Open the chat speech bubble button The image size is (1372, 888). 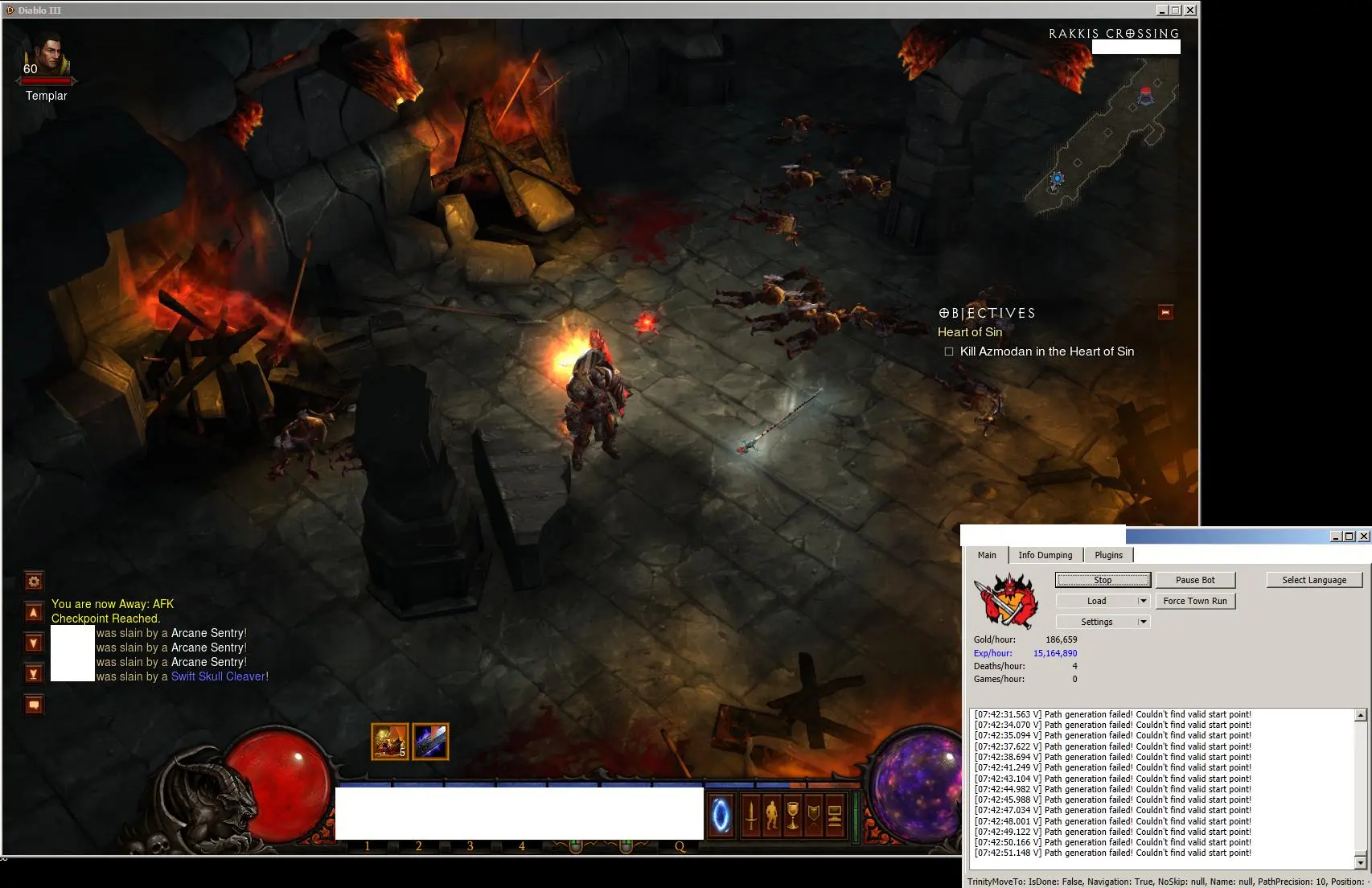(x=34, y=705)
